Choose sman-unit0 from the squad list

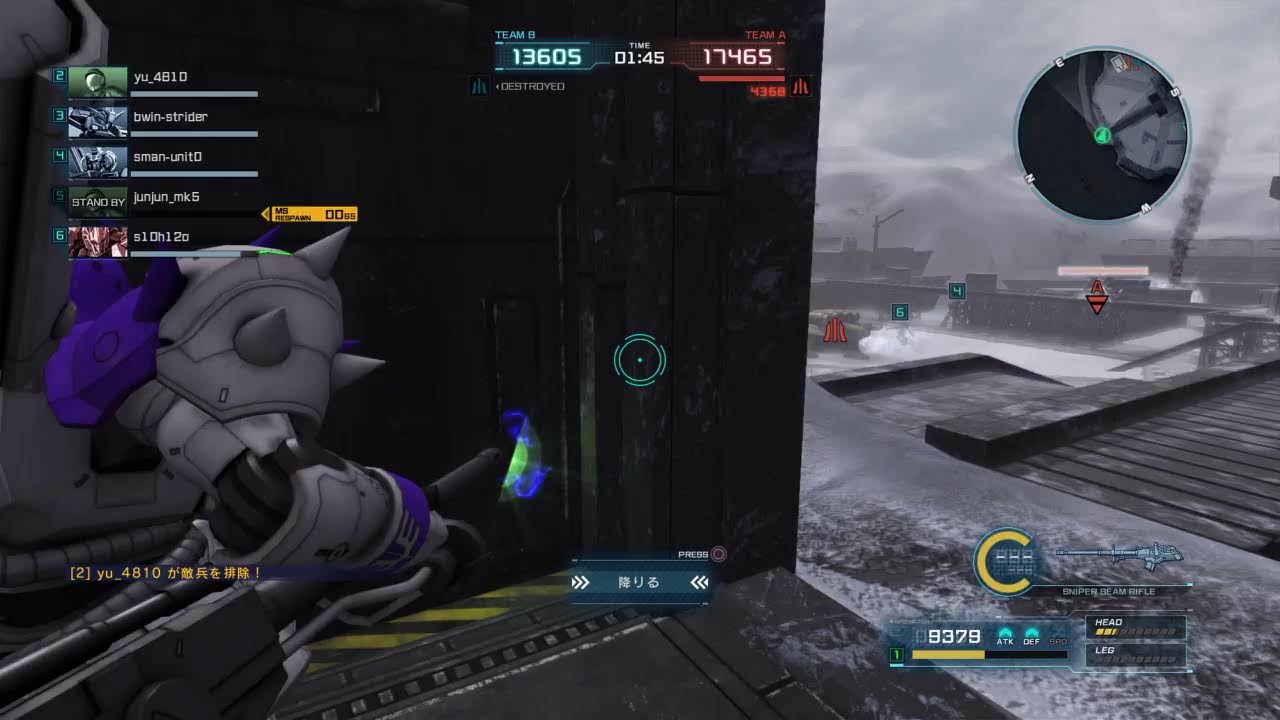pos(160,159)
